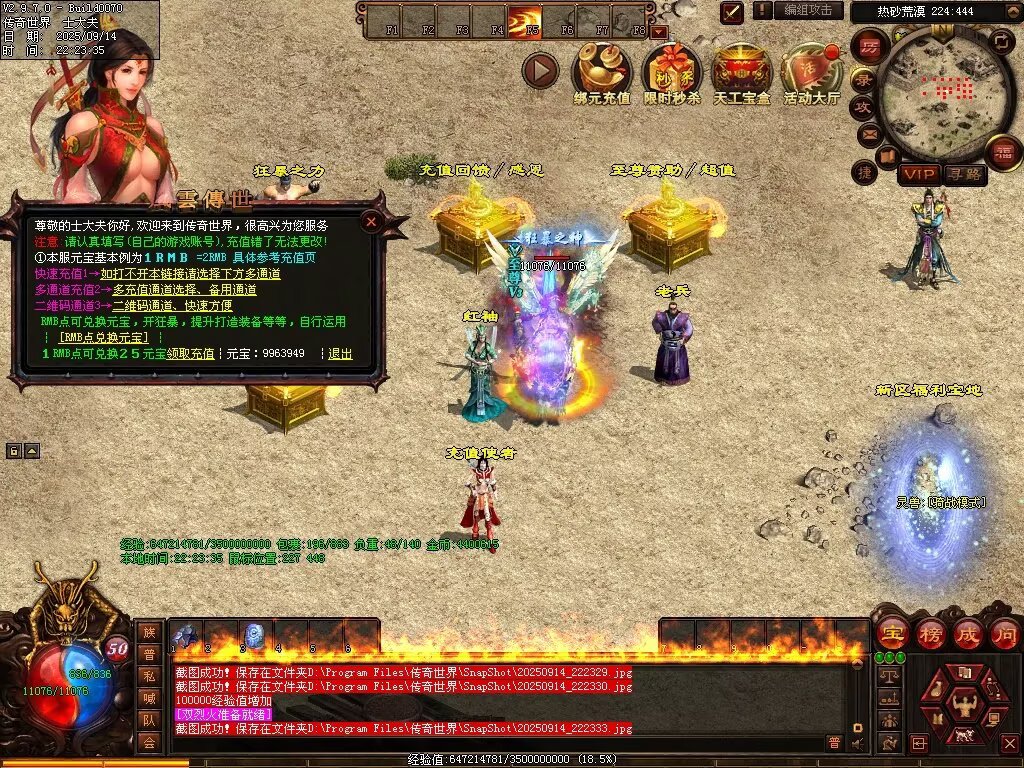Activate the 寻路 pathfinding button
This screenshot has width=1024, height=768.
point(965,174)
